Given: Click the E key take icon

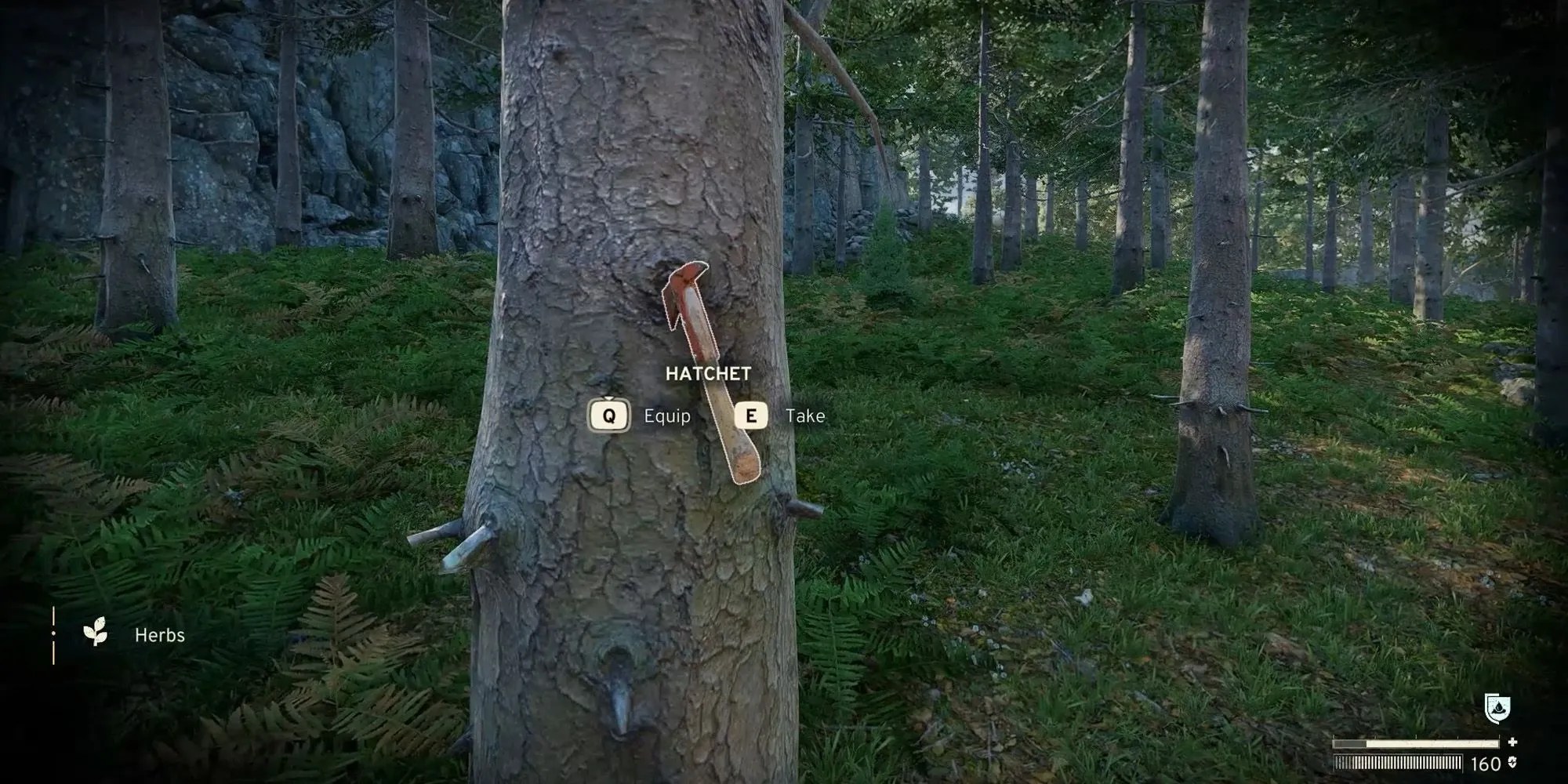Looking at the screenshot, I should pos(753,416).
